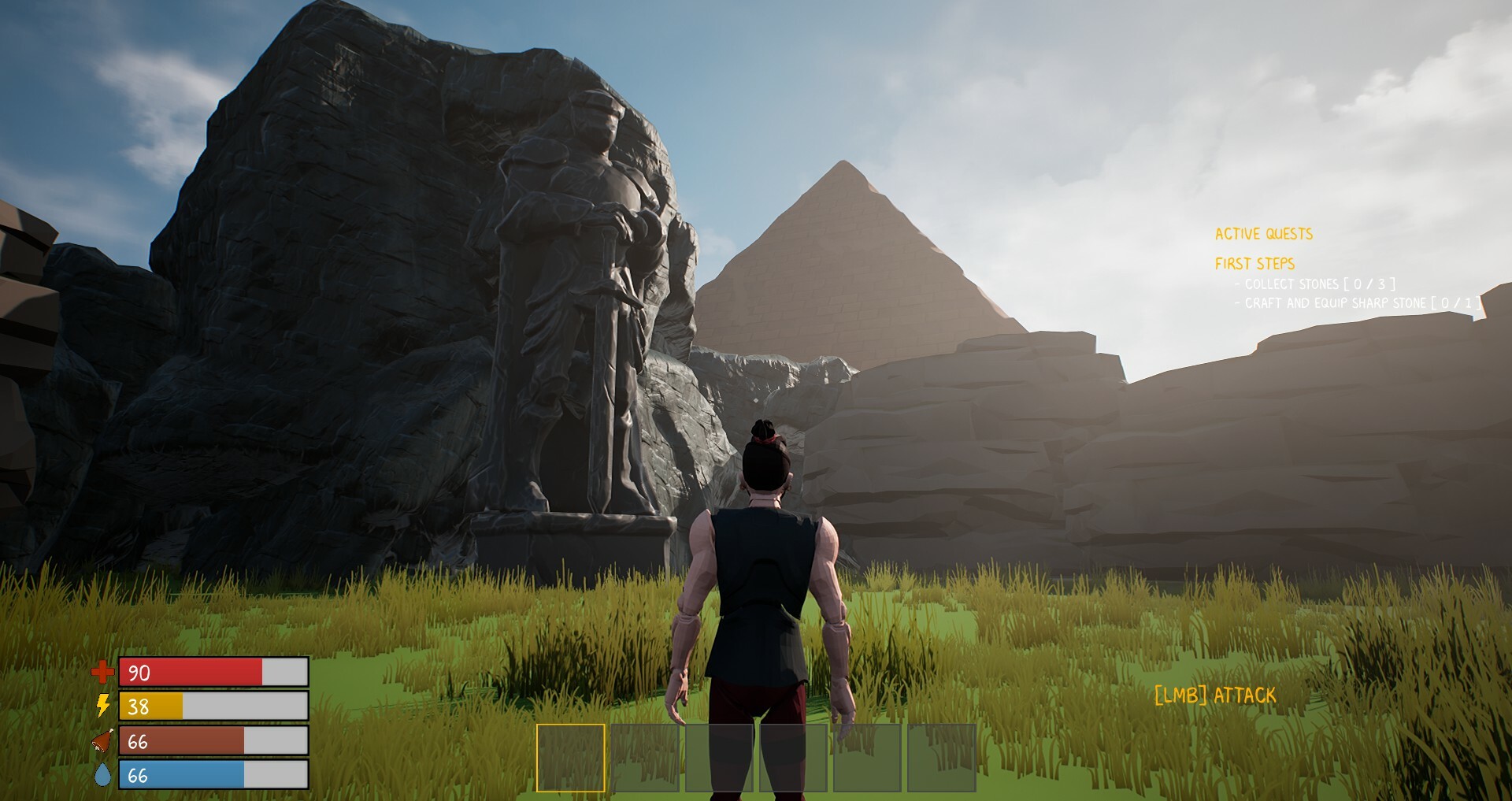Collapse the ACTIVE QUESTS panel
The image size is (1512, 801).
click(x=1265, y=232)
